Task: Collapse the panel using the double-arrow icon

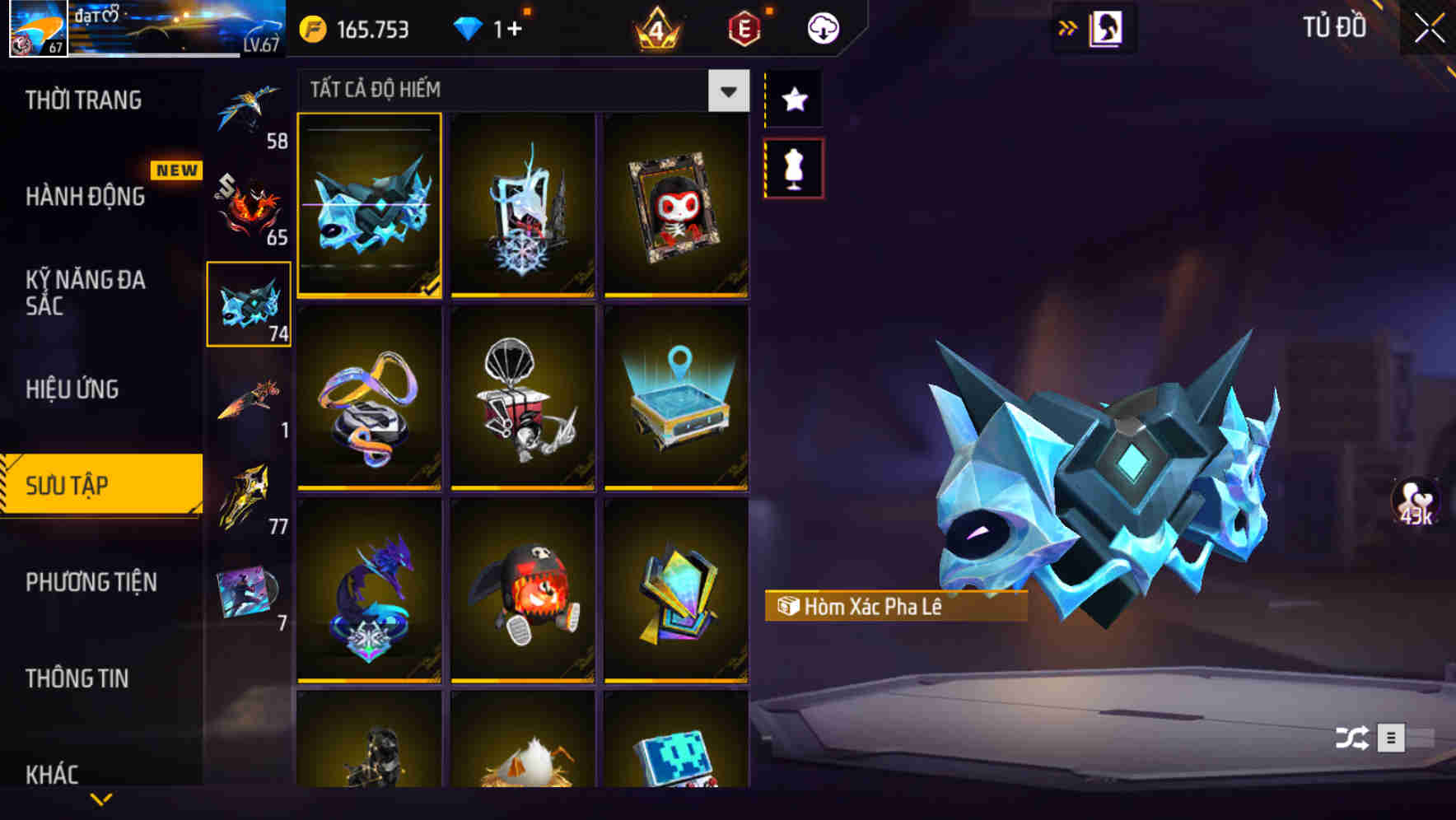Action: pos(1068,27)
